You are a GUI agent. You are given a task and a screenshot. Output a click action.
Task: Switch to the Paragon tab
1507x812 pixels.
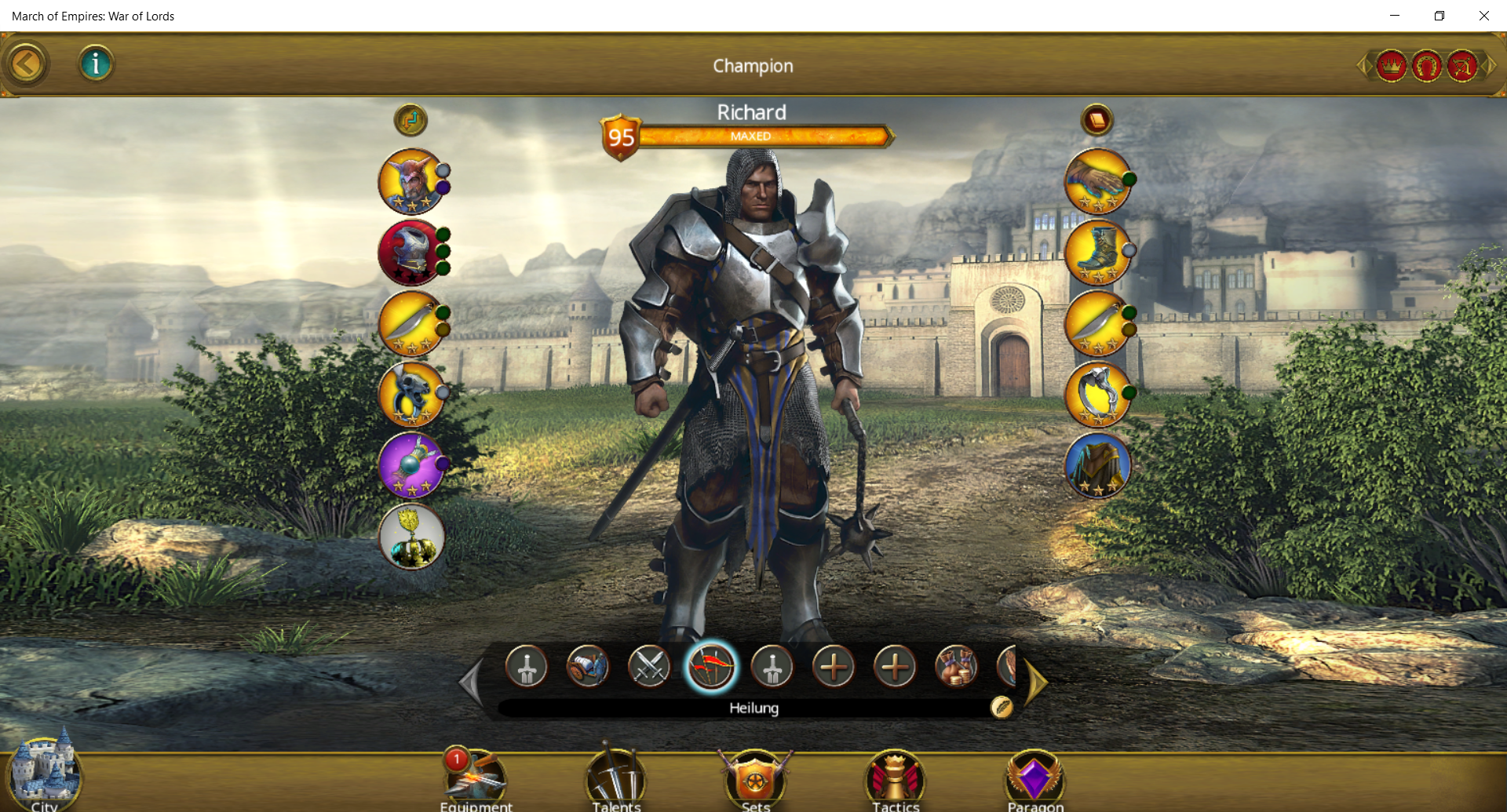[1035, 781]
